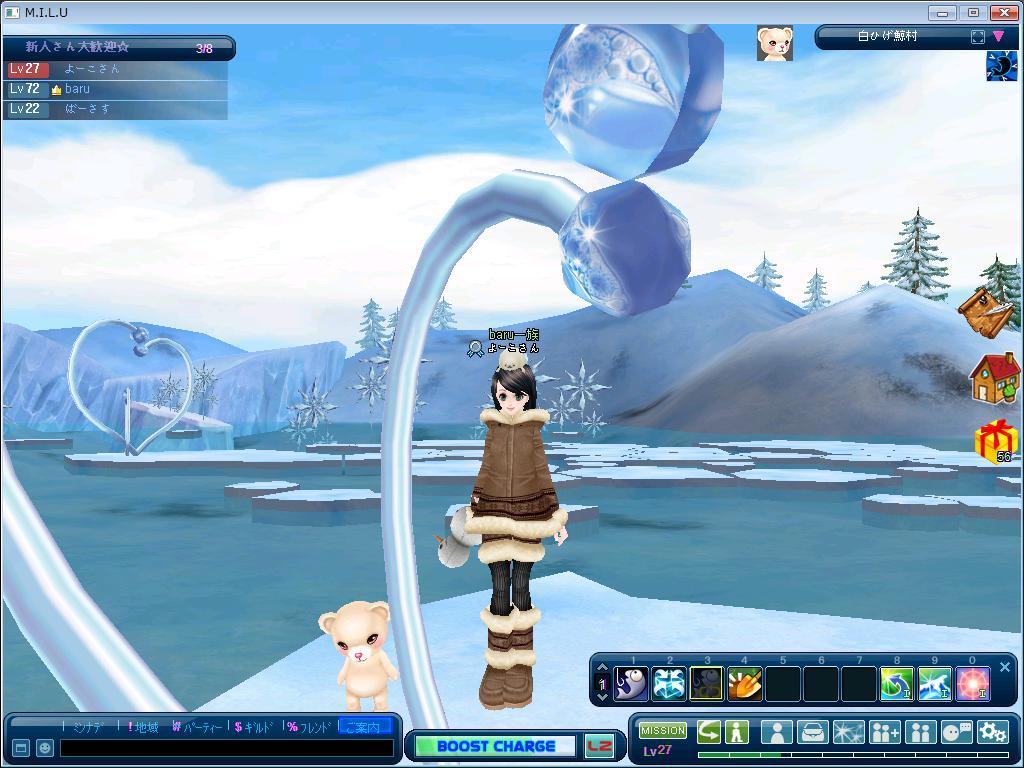Select the ご案内 chat tab
This screenshot has height=768, width=1024.
click(x=363, y=727)
